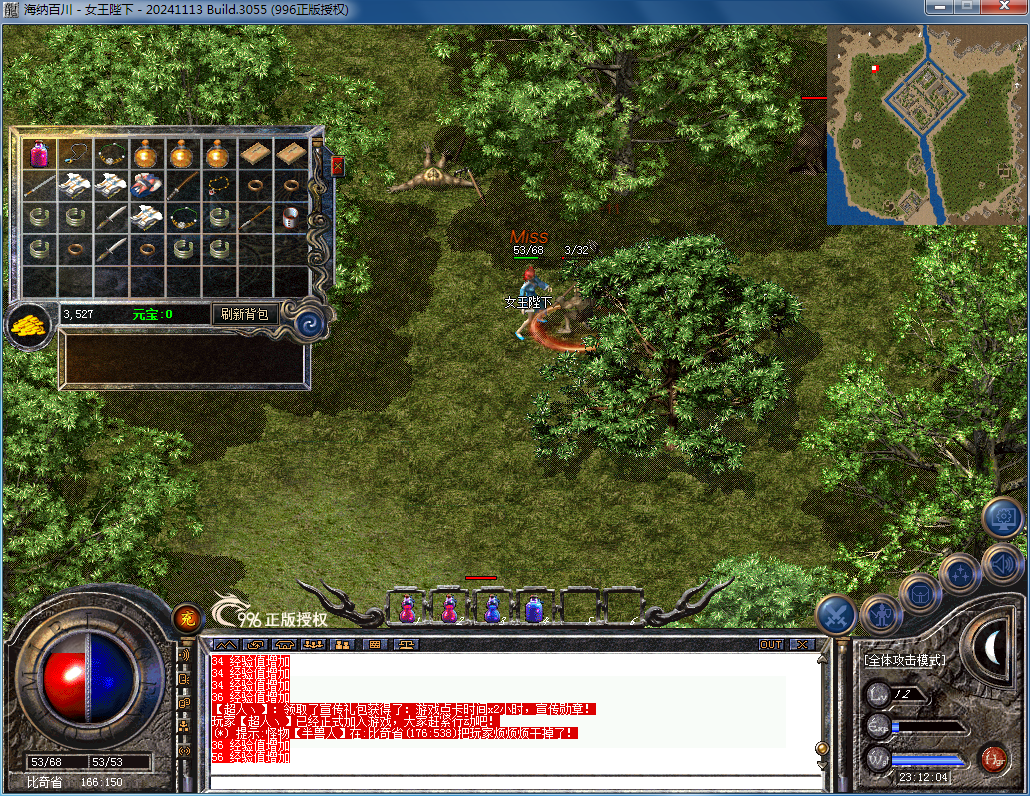
Task: Select the blue and red armor item
Action: click(146, 185)
